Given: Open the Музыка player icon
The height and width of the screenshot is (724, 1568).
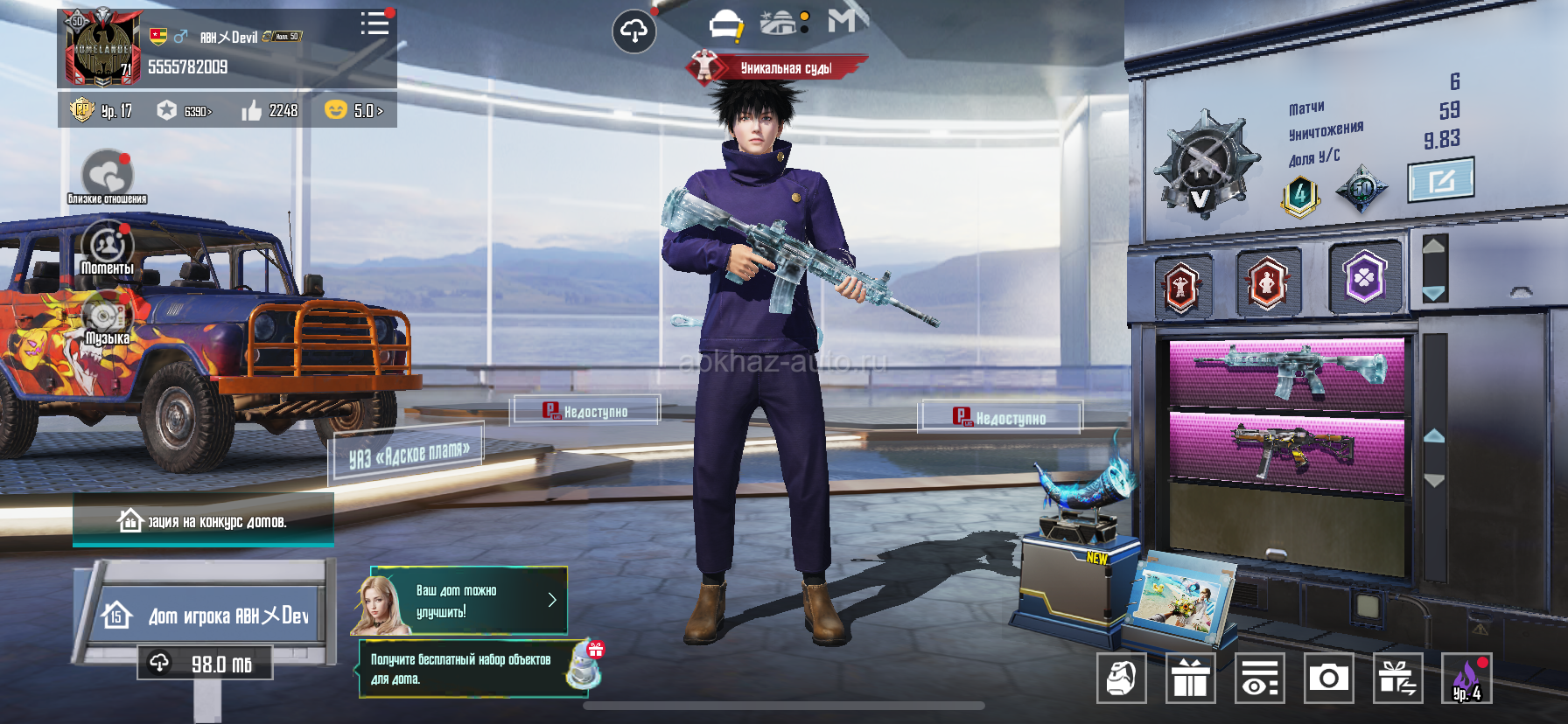Looking at the screenshot, I should pos(107,318).
